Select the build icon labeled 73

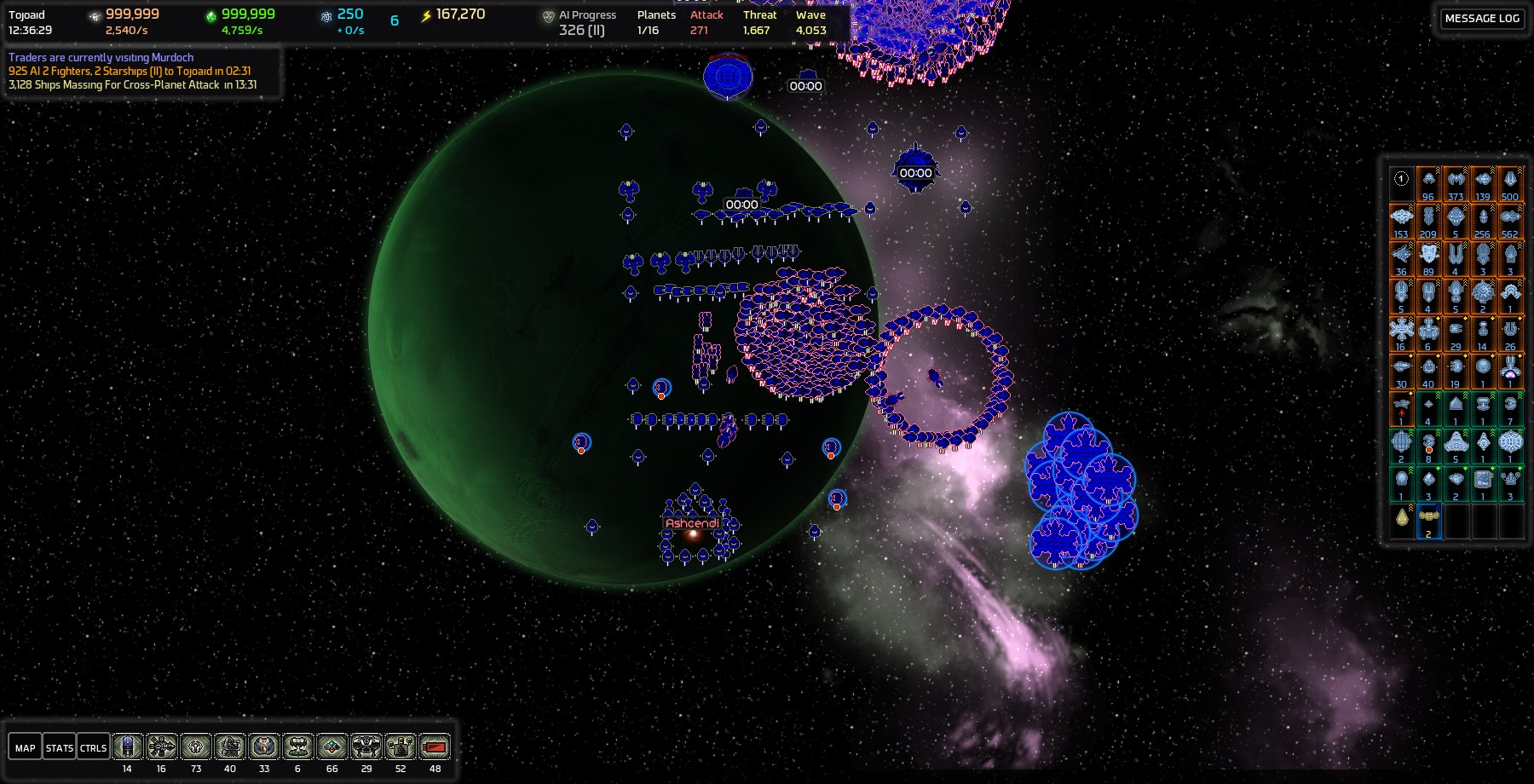pyautogui.click(x=196, y=747)
